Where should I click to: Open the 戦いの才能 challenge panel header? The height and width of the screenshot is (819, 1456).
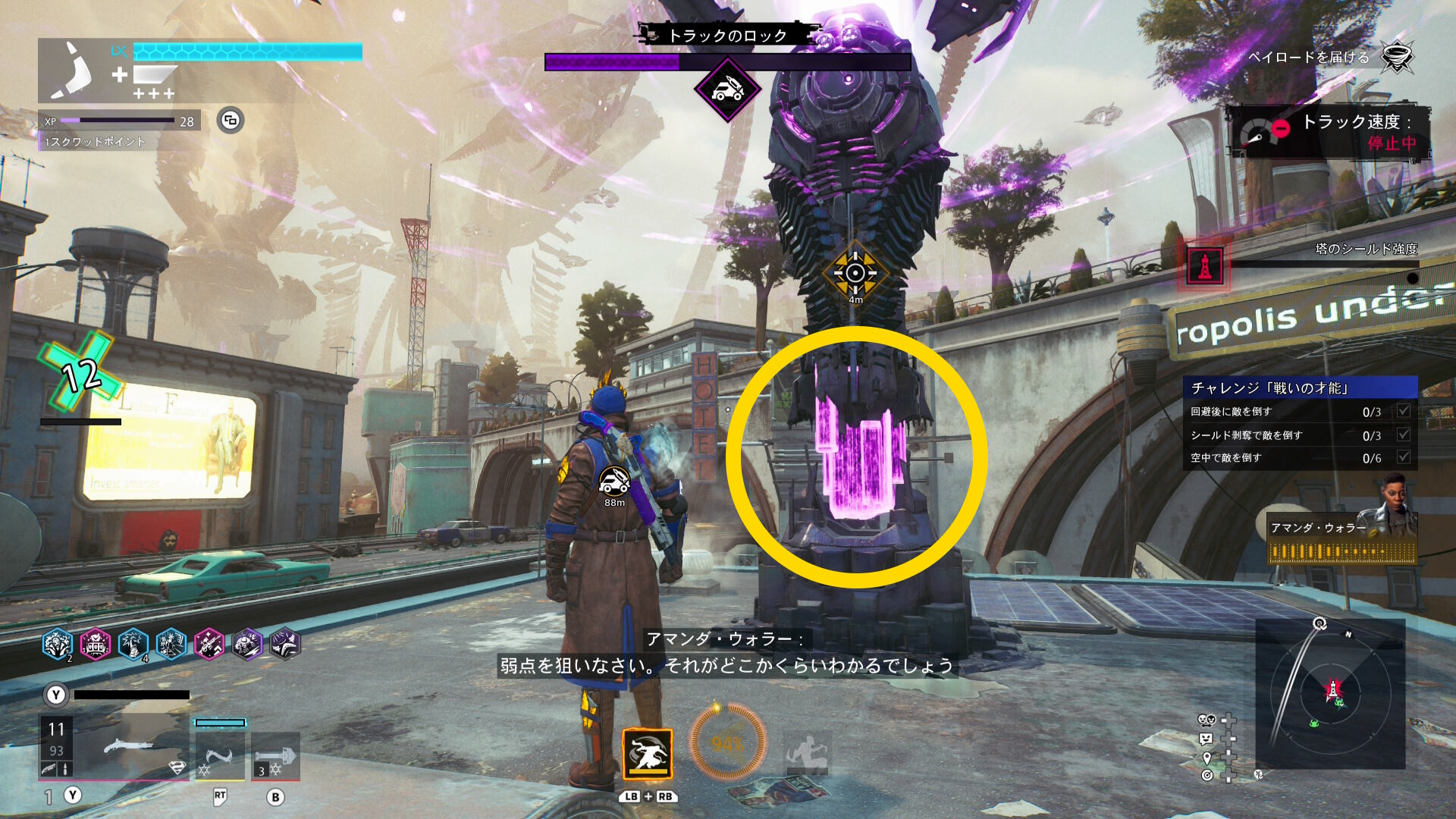[1300, 388]
